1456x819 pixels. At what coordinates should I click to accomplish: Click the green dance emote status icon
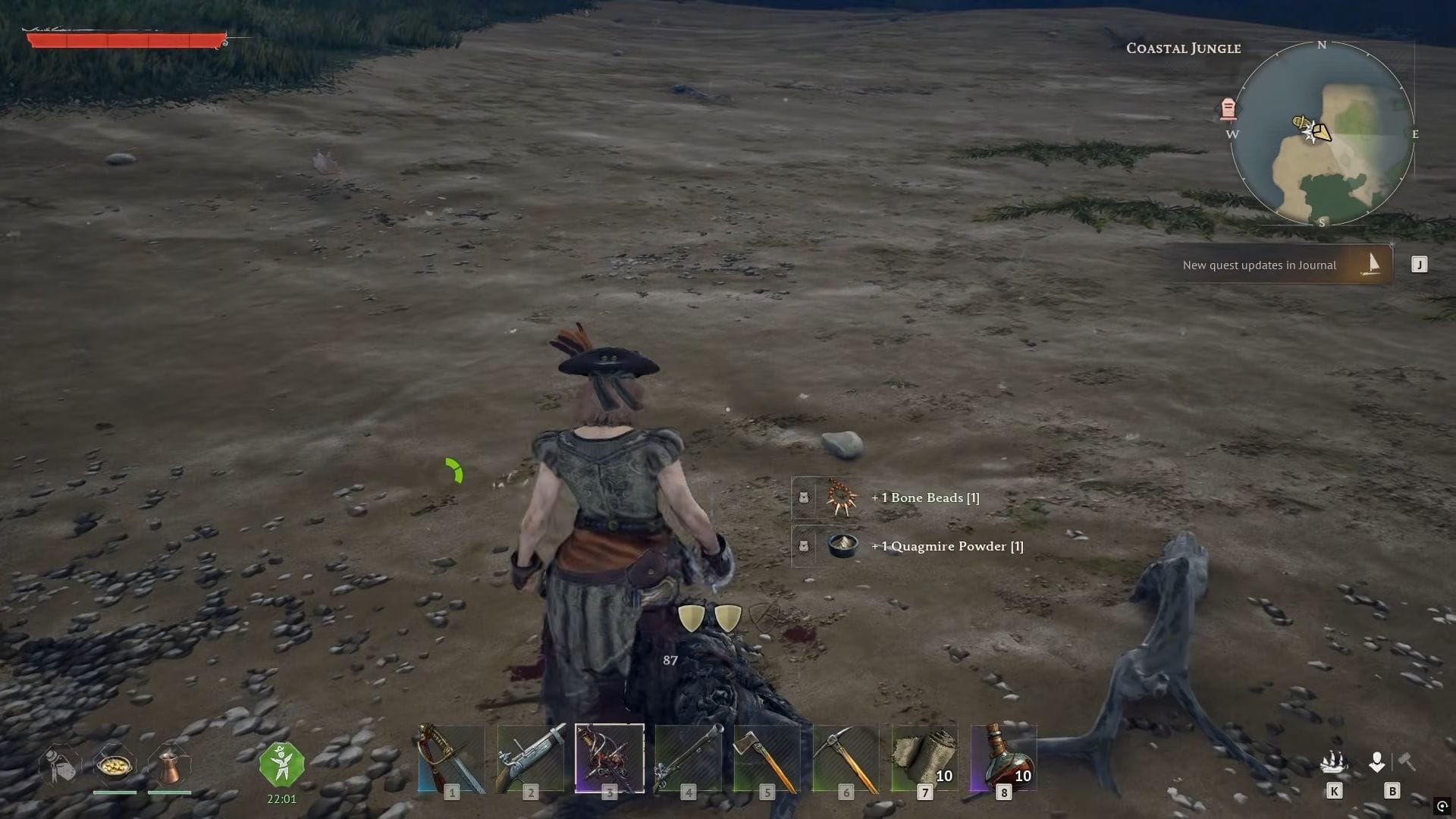click(281, 764)
